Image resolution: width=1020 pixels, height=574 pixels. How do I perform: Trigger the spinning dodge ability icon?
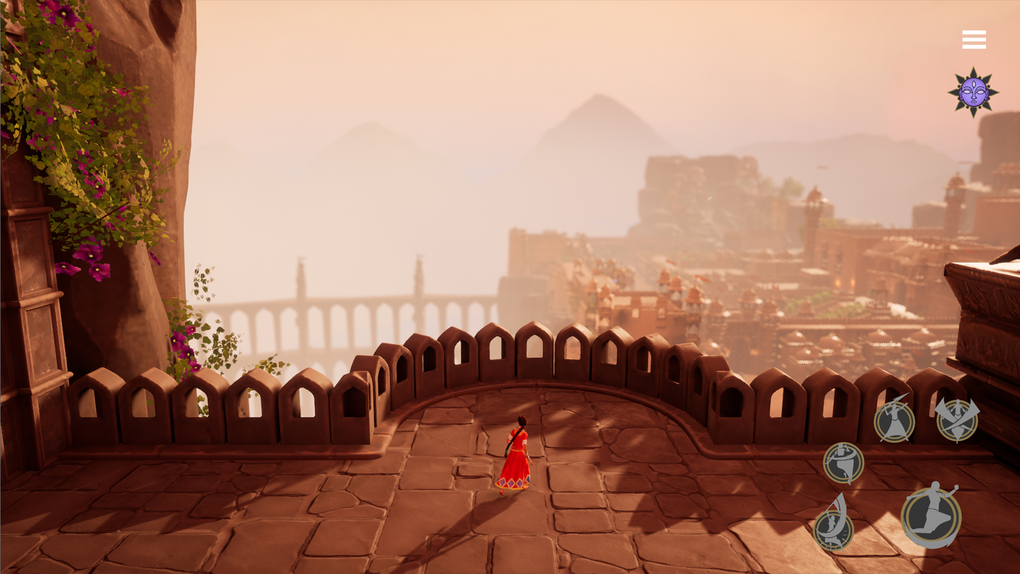843,463
